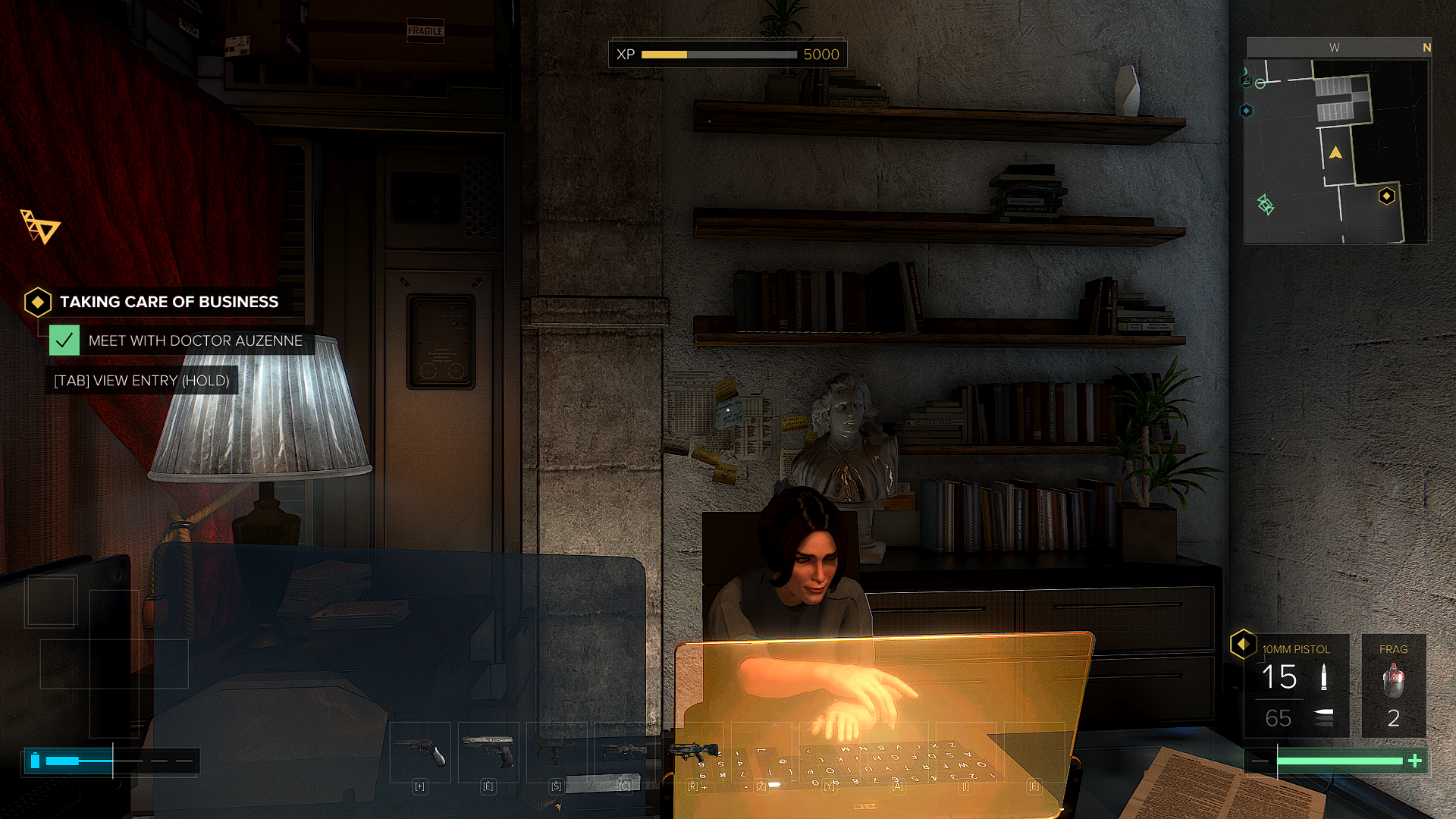1456x819 pixels.
Task: Select the Frag grenade panel
Action: tap(1393, 686)
